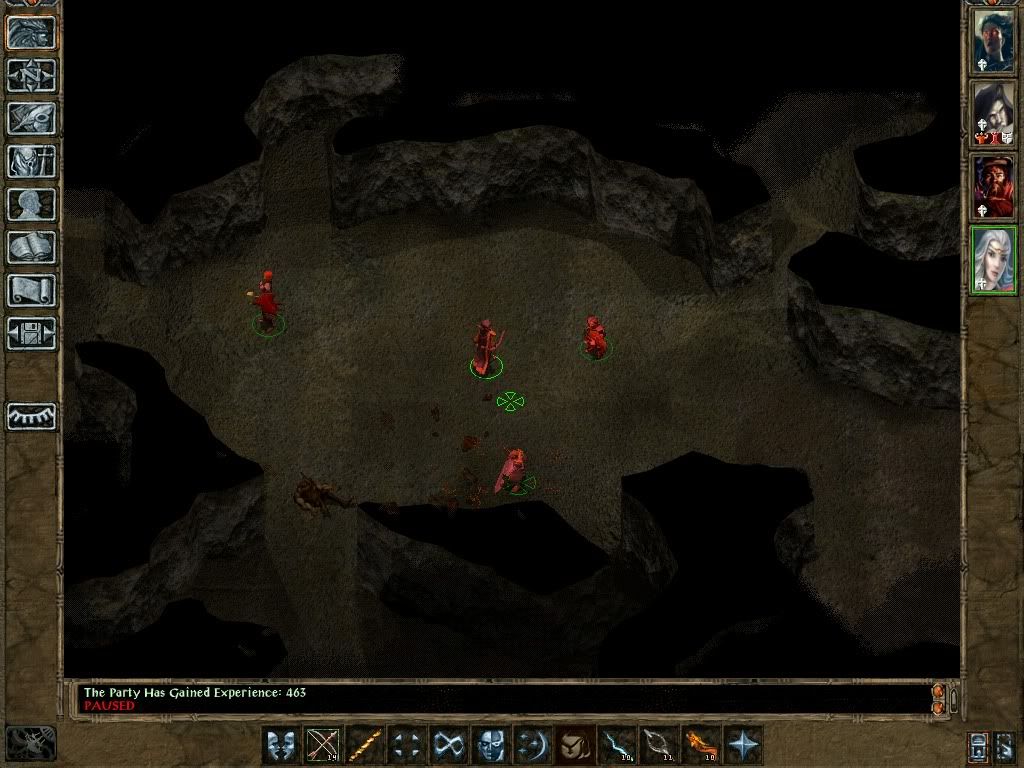Equip the bow and arrows weapon slot
Image resolution: width=1024 pixels, height=768 pixels.
click(x=322, y=745)
